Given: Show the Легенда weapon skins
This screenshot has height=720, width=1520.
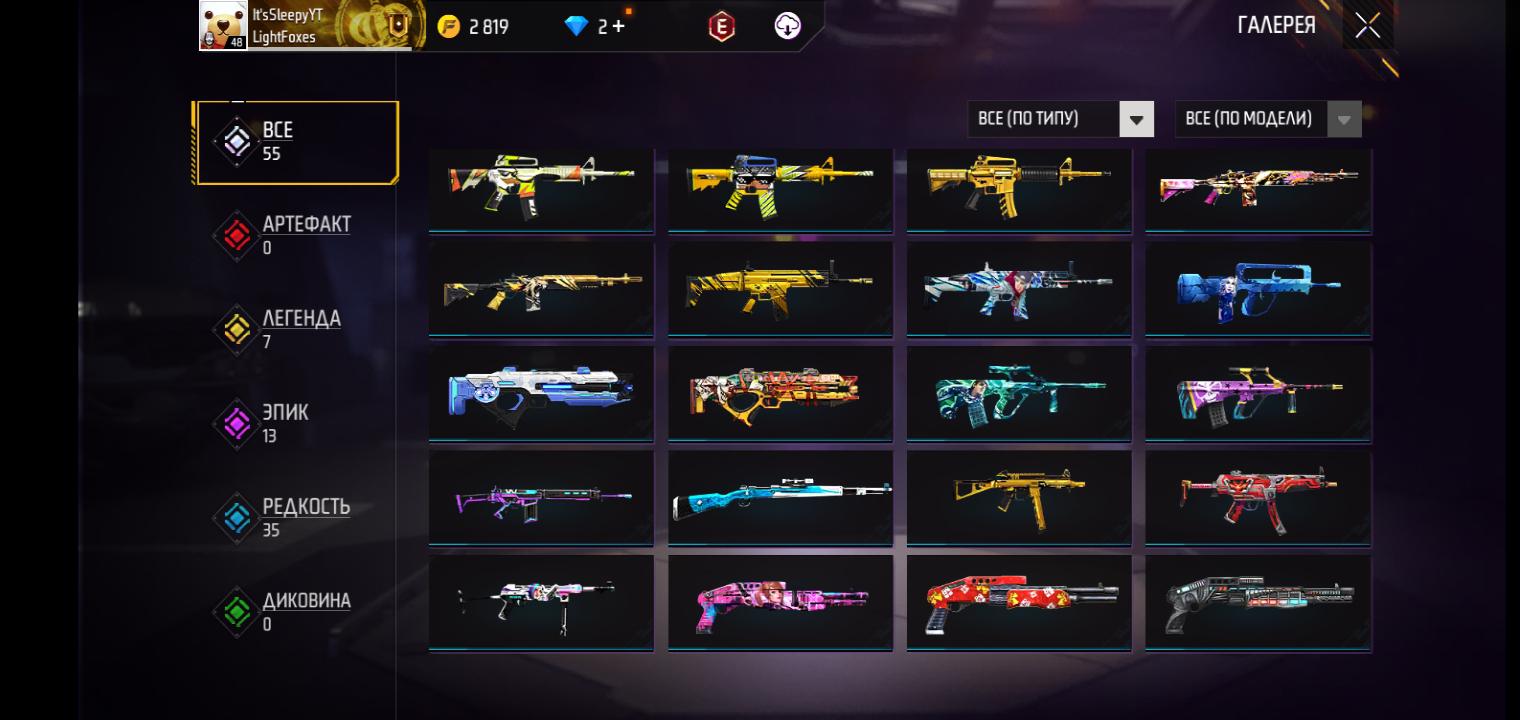Looking at the screenshot, I should pyautogui.click(x=296, y=328).
